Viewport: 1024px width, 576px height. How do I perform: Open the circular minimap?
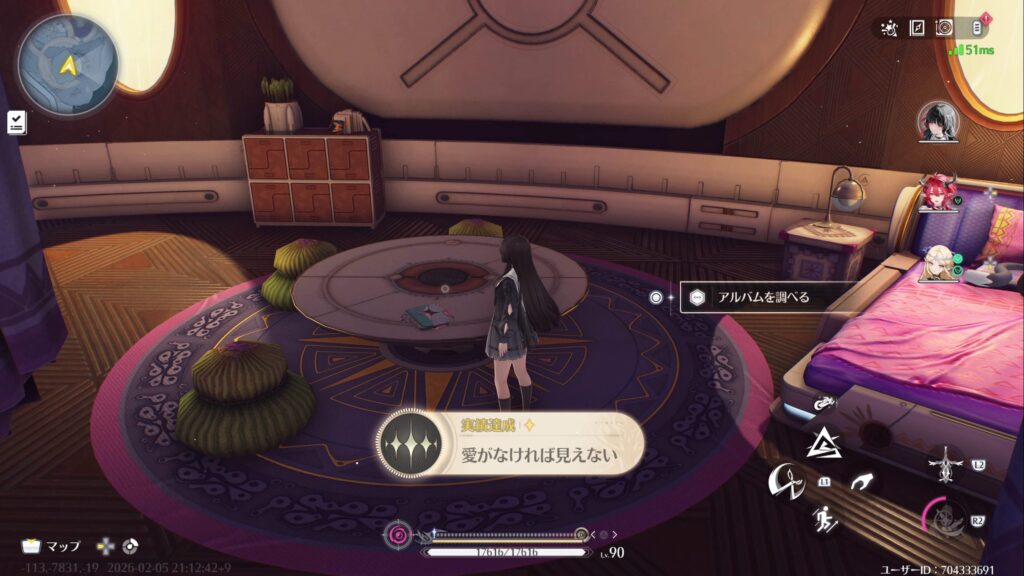coord(67,65)
